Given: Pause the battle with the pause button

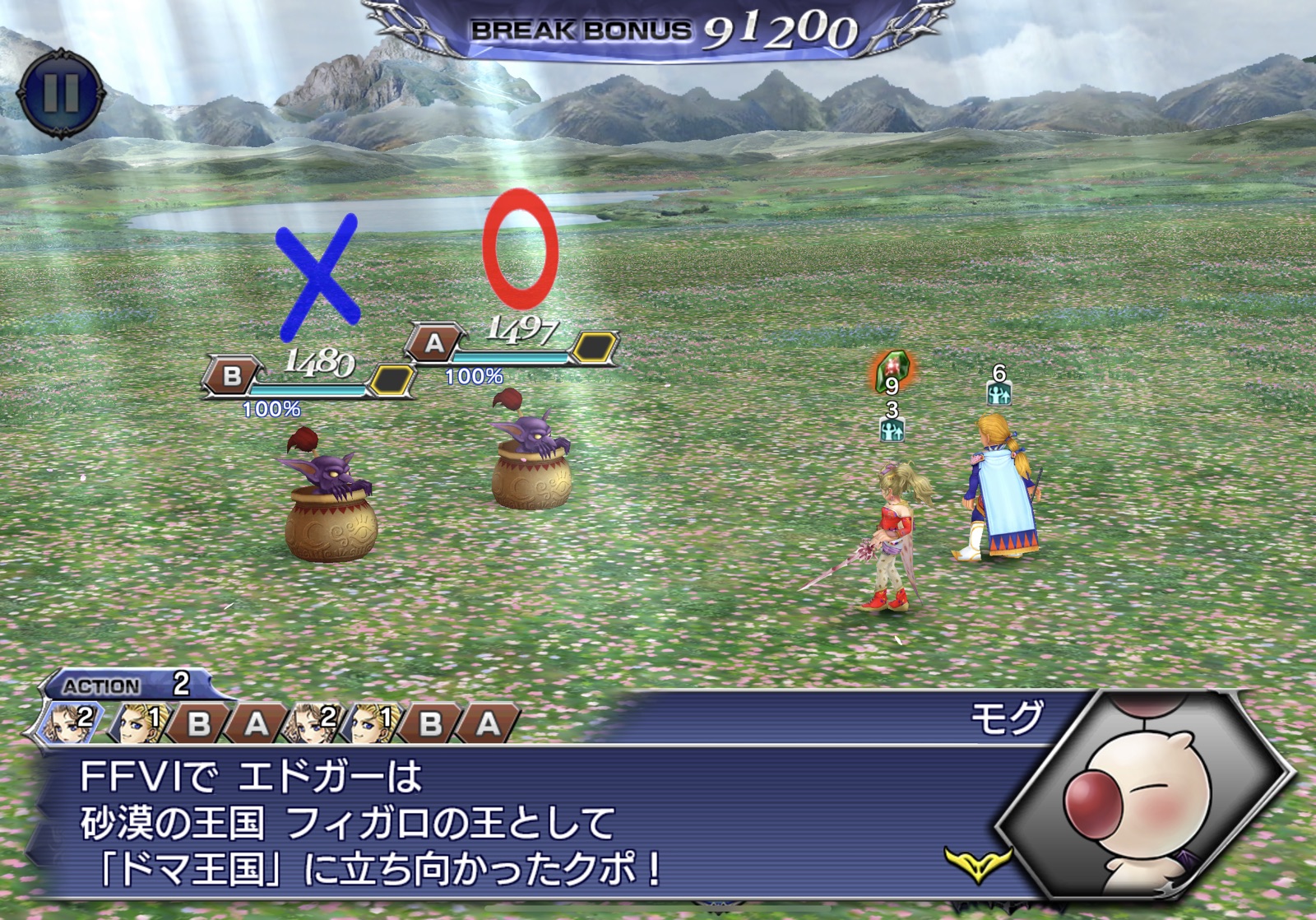Looking at the screenshot, I should [61, 91].
